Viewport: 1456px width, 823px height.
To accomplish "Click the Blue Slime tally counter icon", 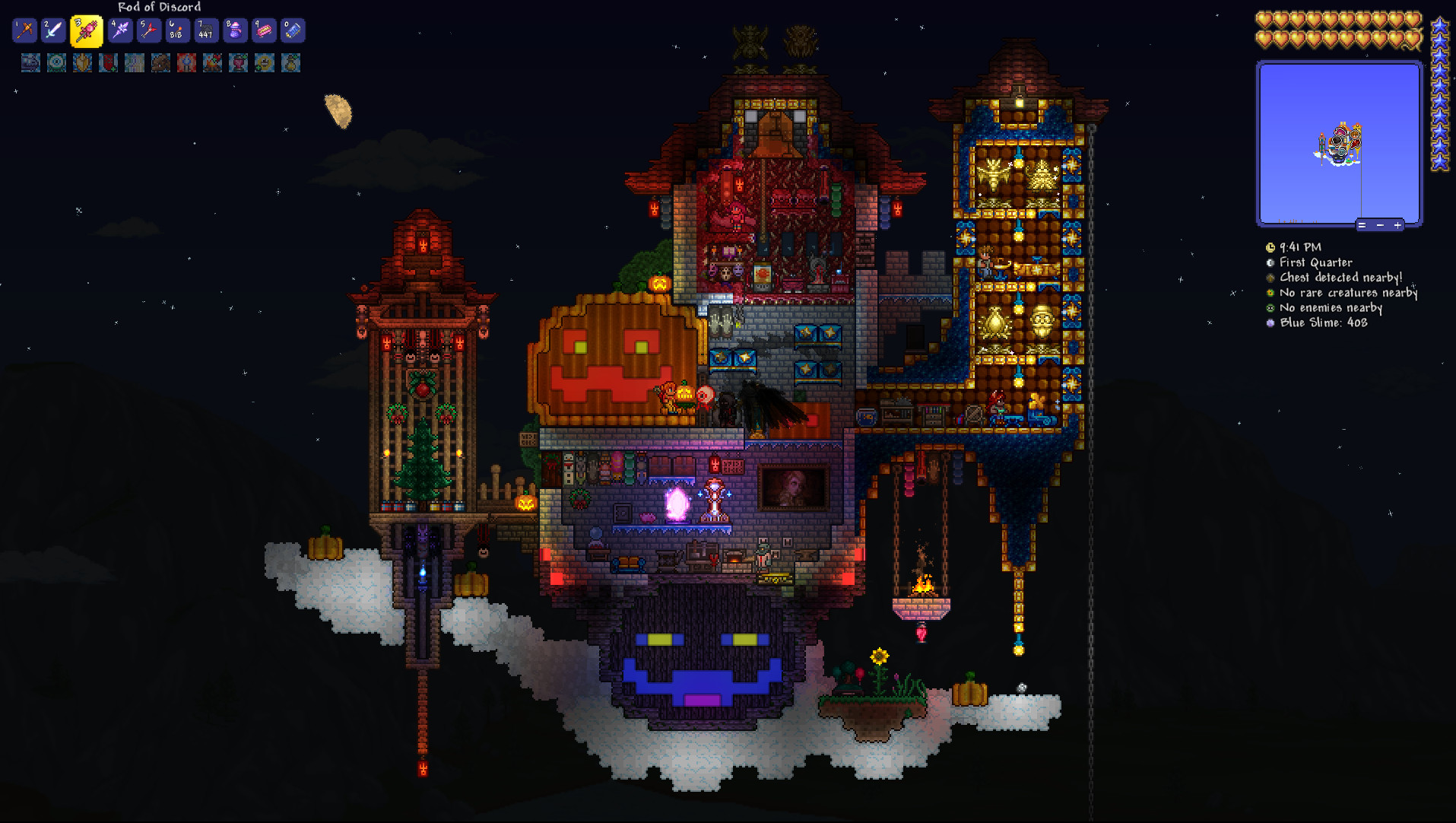I will (1270, 323).
